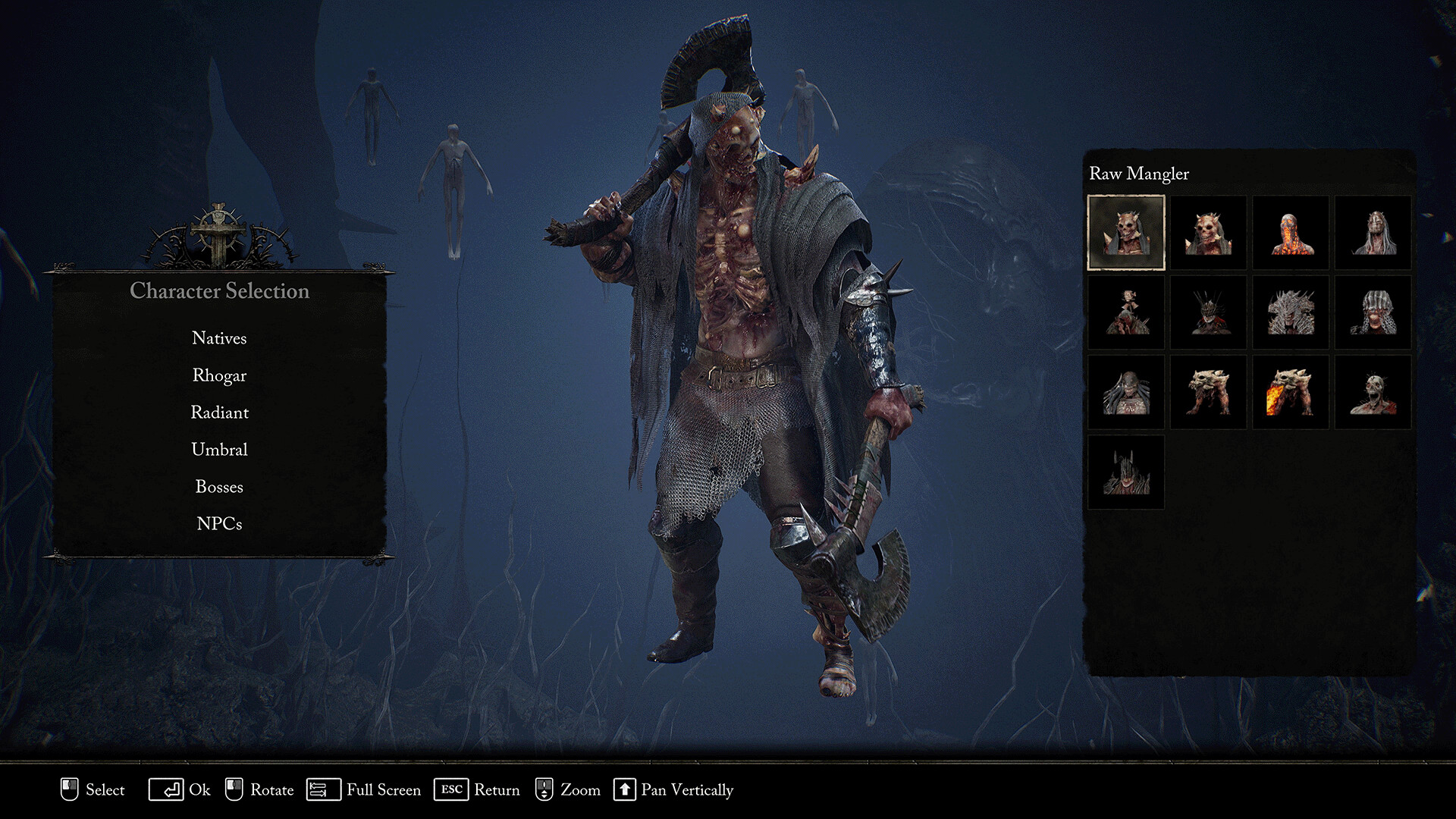Screen dimensions: 1456x819
Task: Click the mouse-wheel Zoom icon
Action: (544, 790)
